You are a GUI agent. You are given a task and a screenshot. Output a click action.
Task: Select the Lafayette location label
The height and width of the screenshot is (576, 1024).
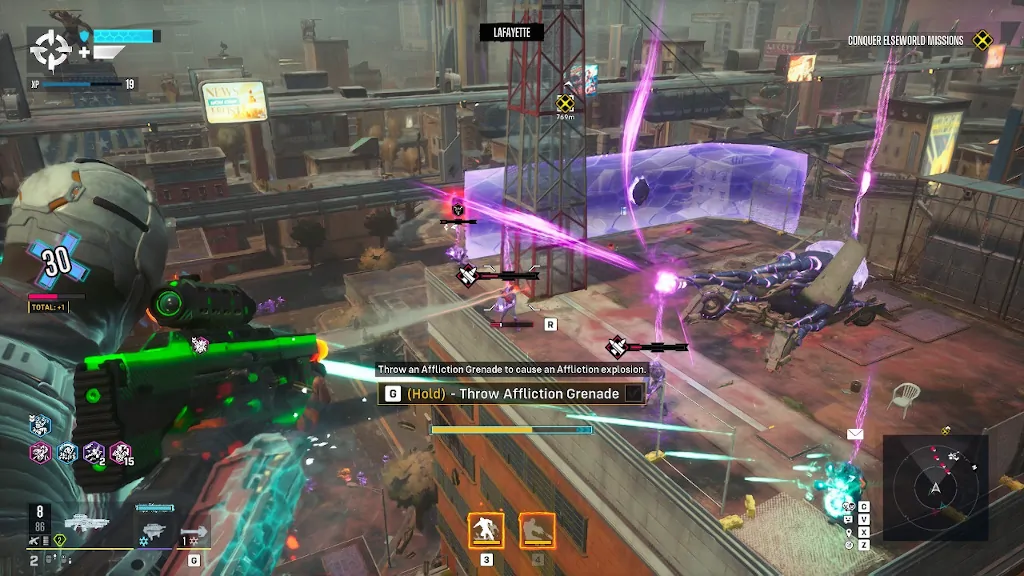tap(511, 33)
